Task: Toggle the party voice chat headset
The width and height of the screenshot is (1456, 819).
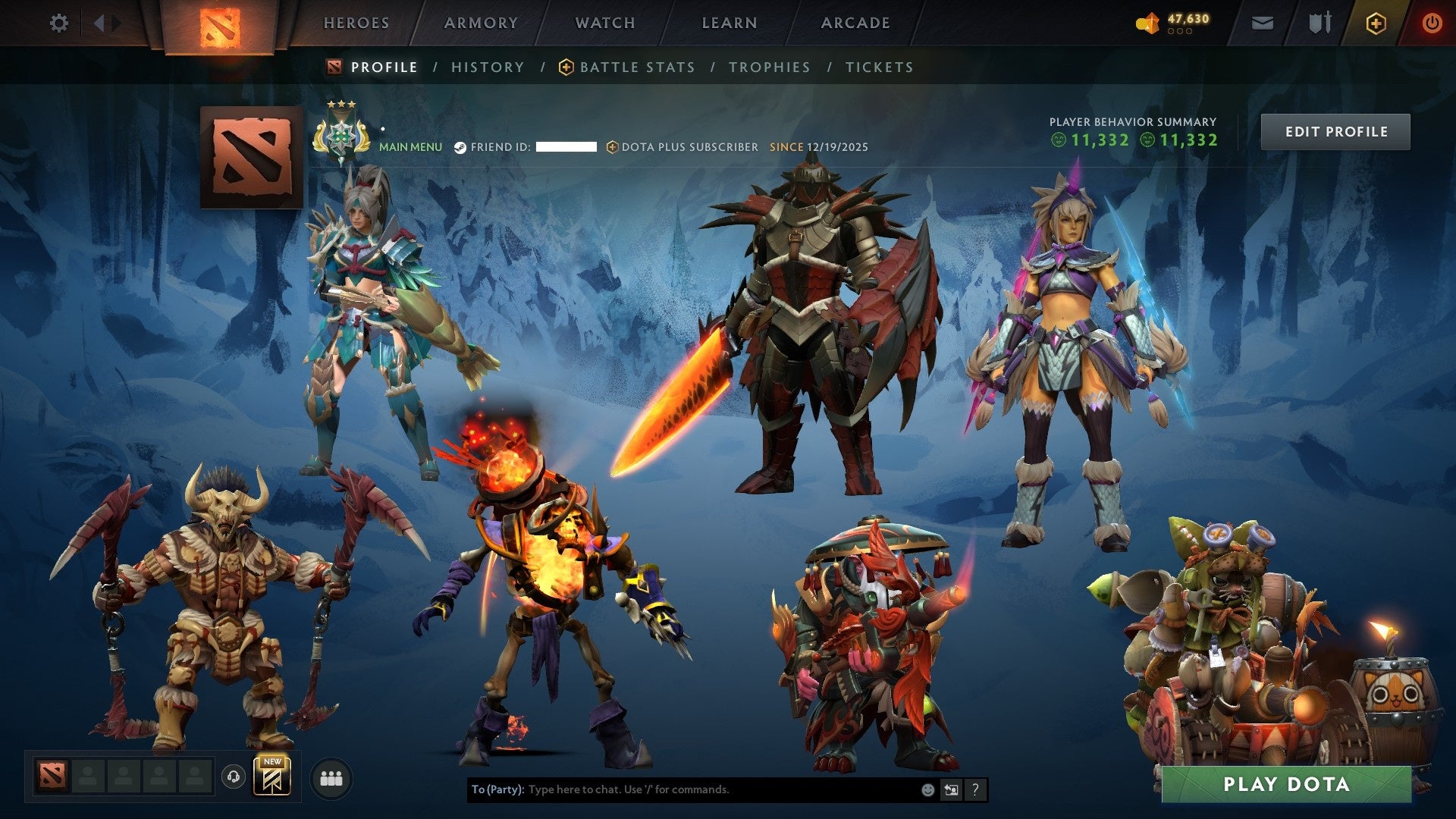Action: pos(233,778)
